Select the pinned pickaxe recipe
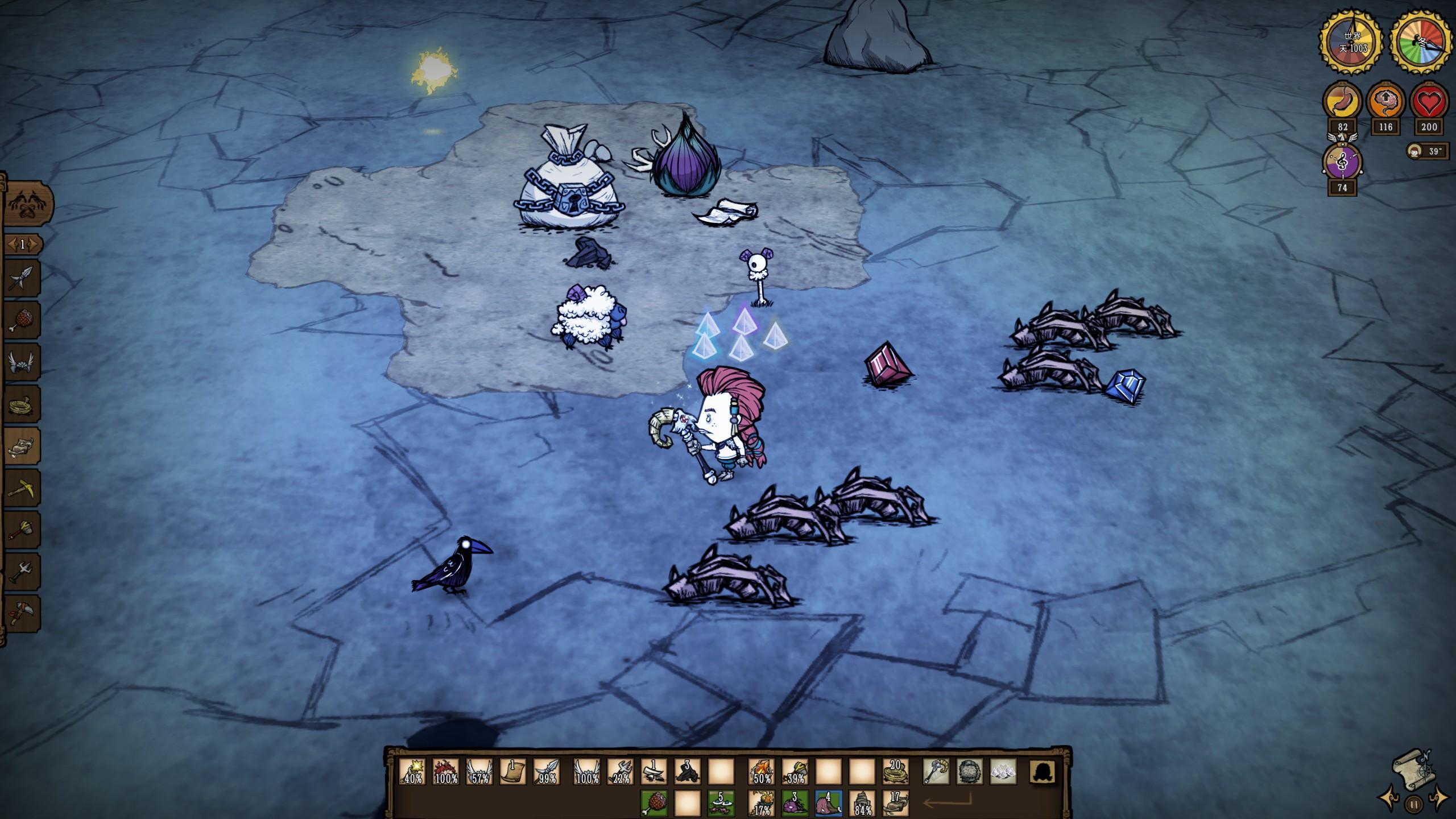 click(x=22, y=489)
